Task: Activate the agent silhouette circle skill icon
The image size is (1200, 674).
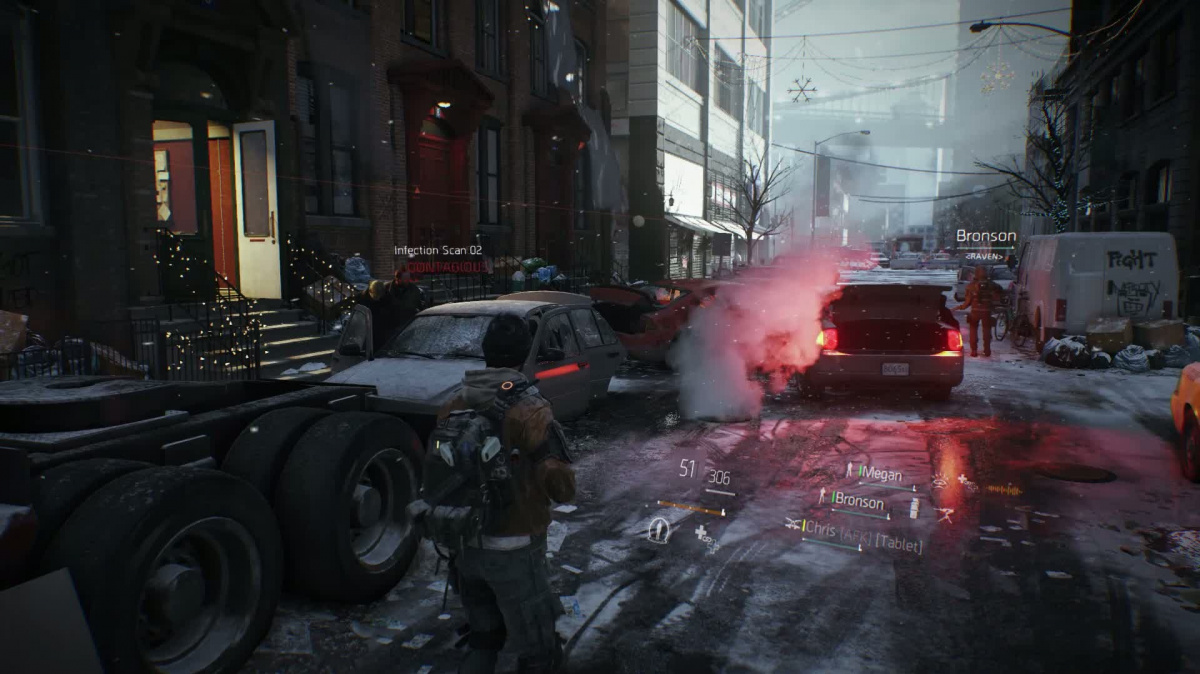Action: click(658, 530)
